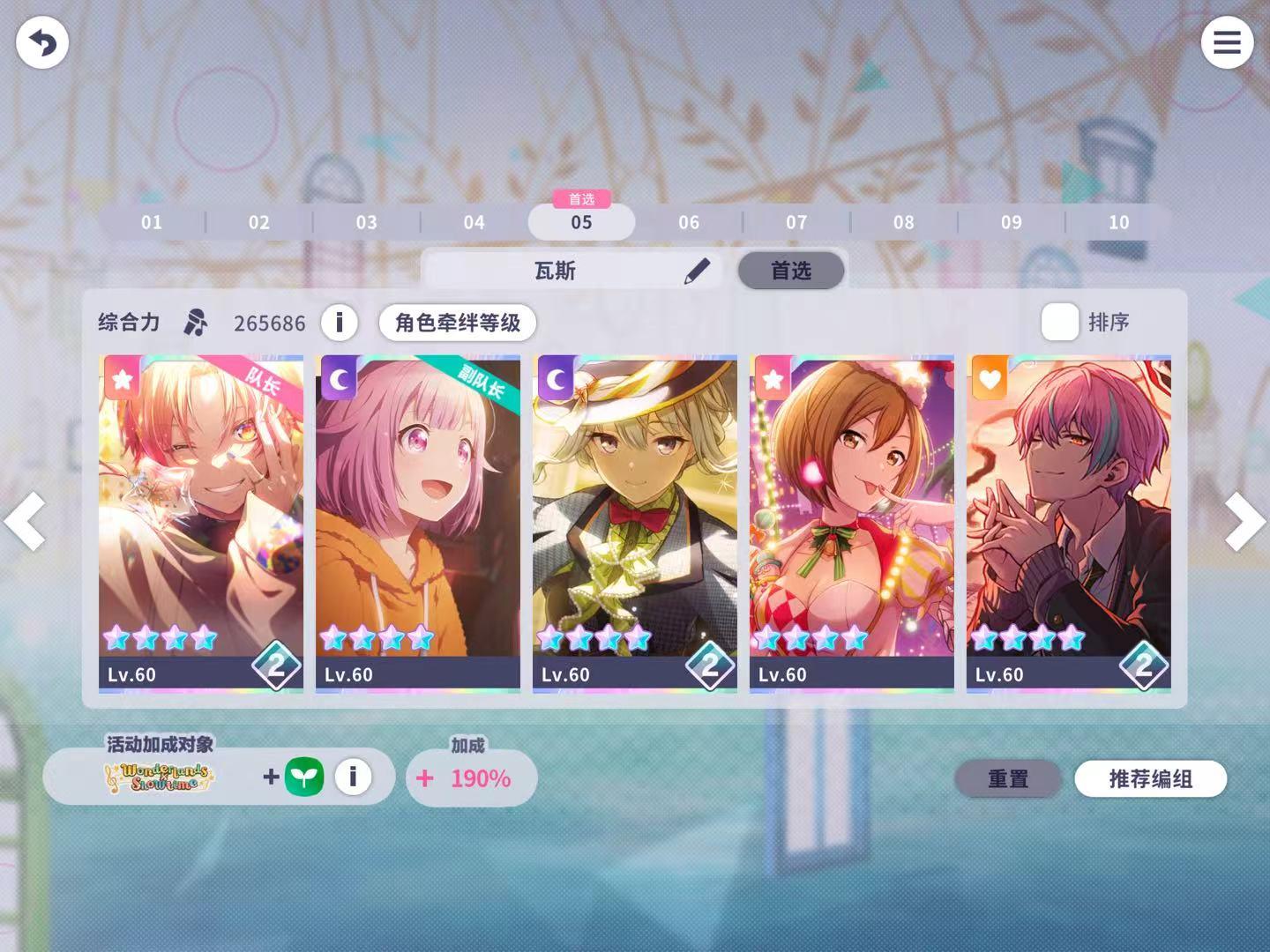Open the hamburger menu at top-right
The image size is (1270, 952).
click(x=1228, y=41)
